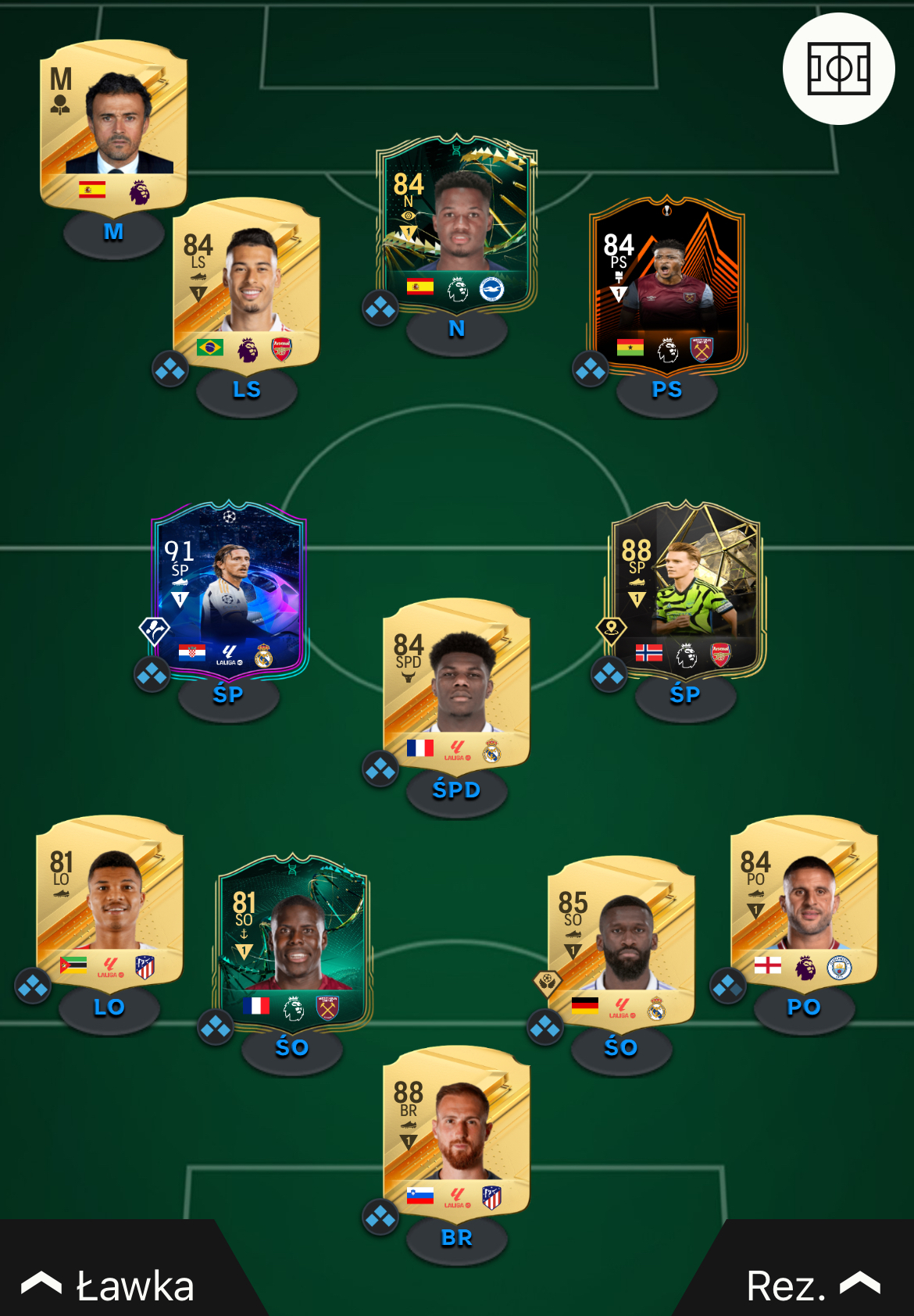Select the 81-rated LO left back card
The image size is (914, 1316).
pos(109,901)
